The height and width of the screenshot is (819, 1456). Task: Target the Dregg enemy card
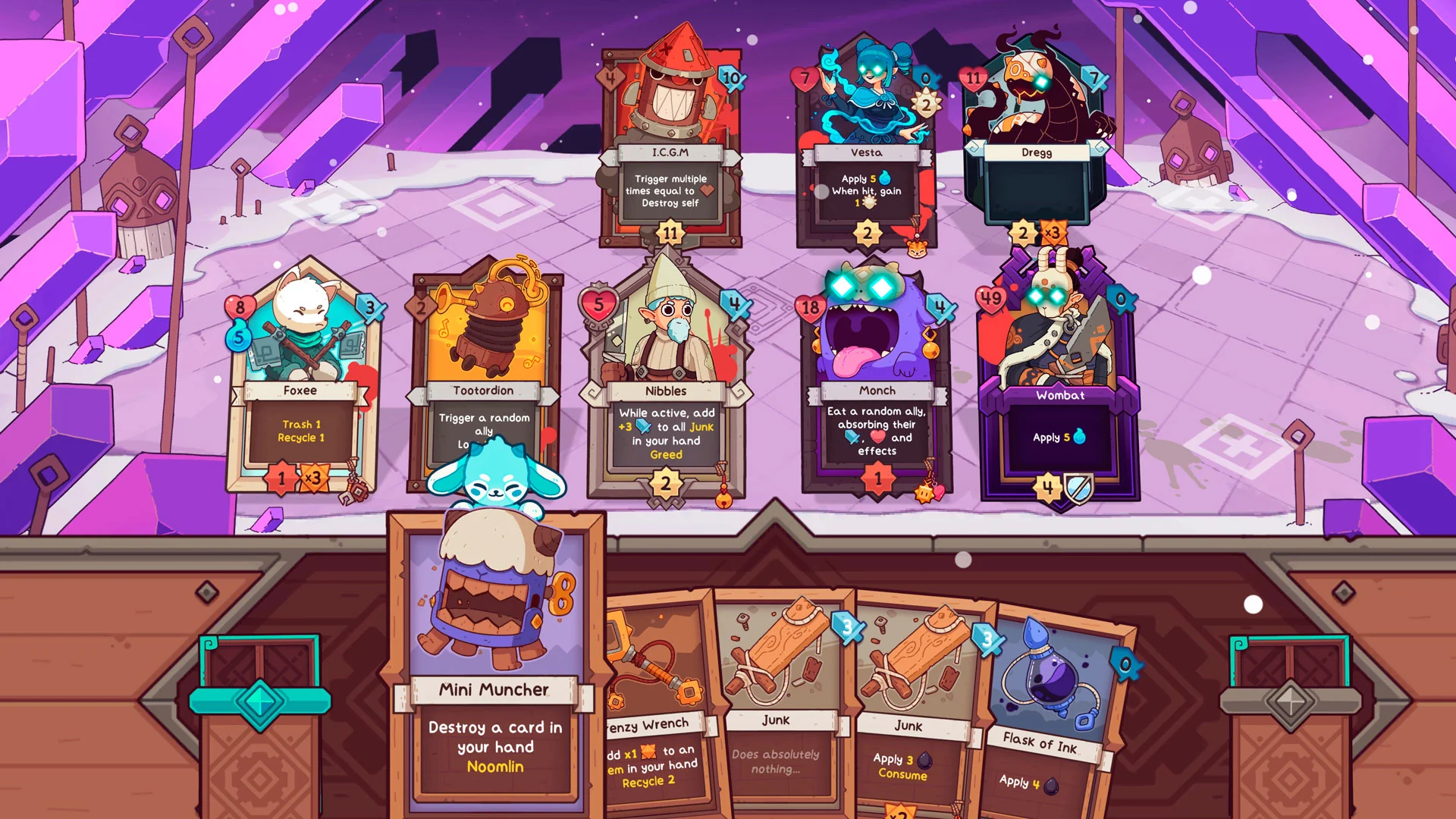click(x=1036, y=136)
